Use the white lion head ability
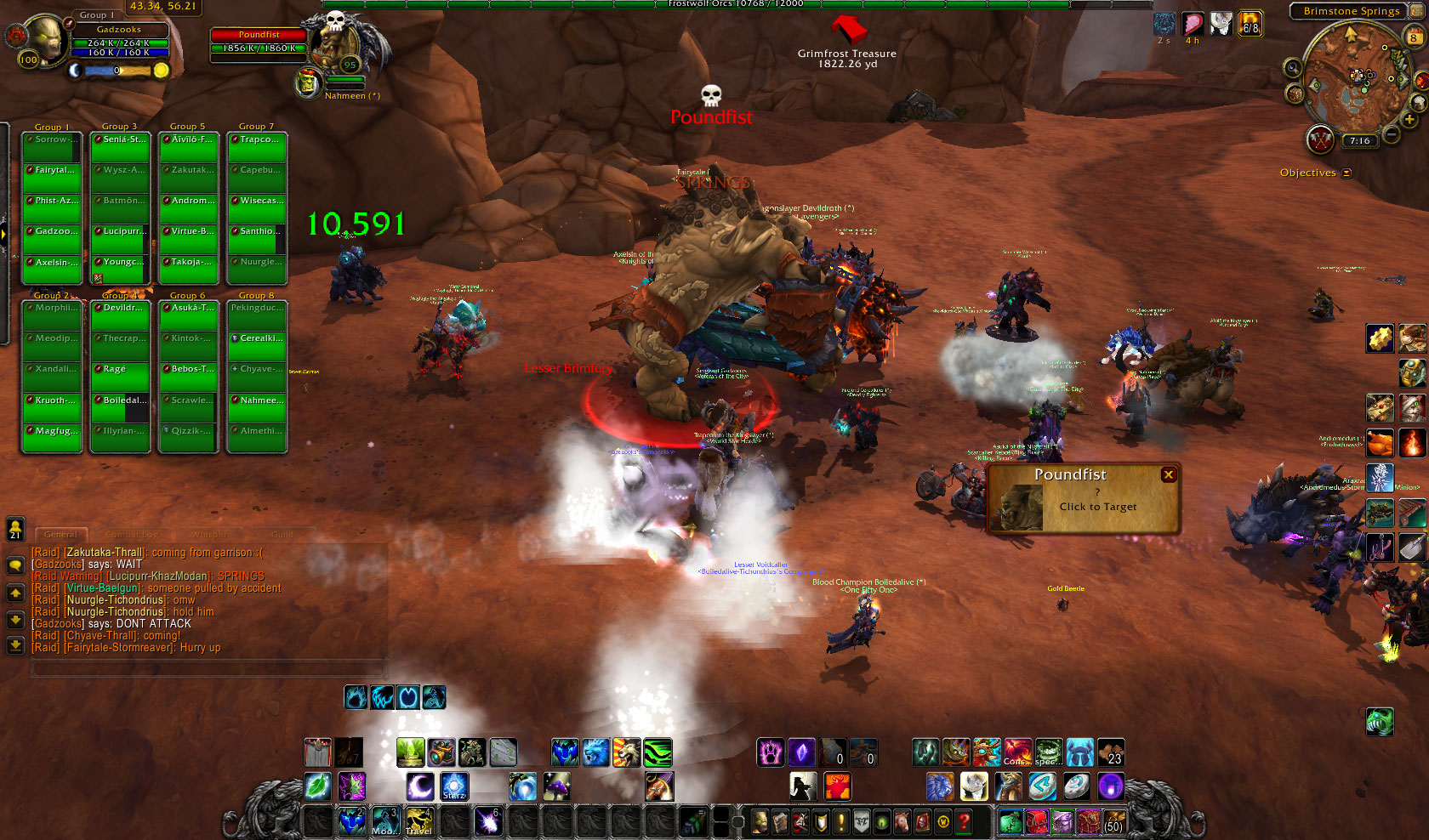 (x=973, y=786)
